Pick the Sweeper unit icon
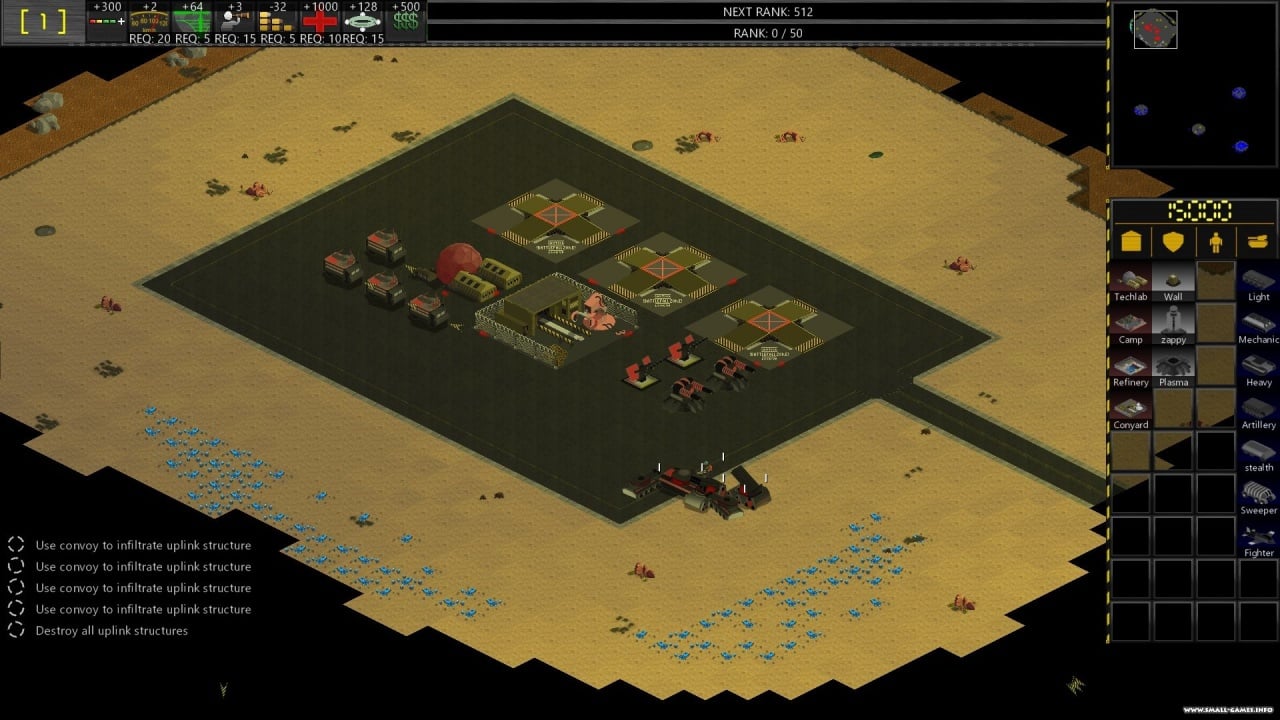This screenshot has height=720, width=1280. pyautogui.click(x=1258, y=494)
